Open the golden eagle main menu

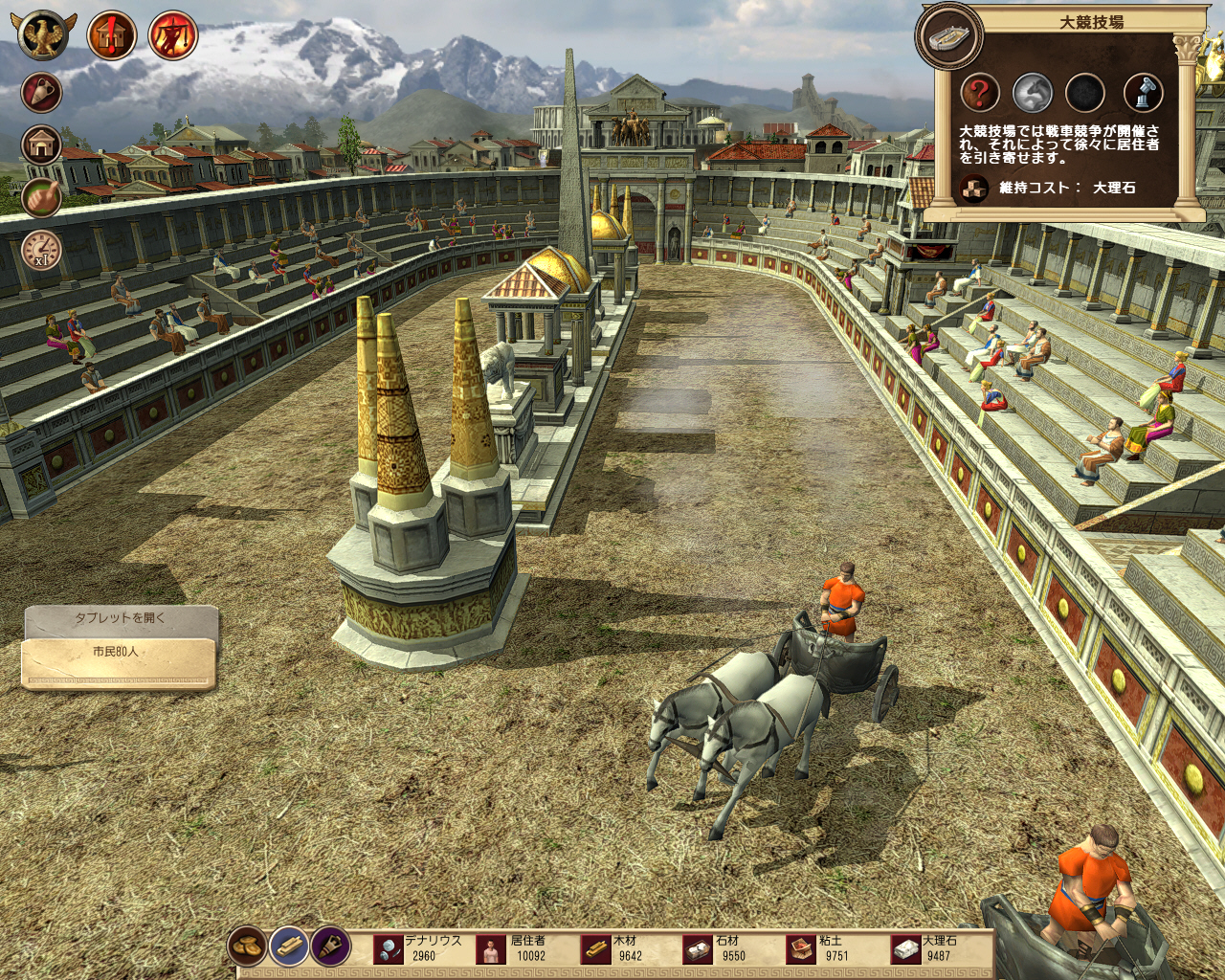click(43, 35)
